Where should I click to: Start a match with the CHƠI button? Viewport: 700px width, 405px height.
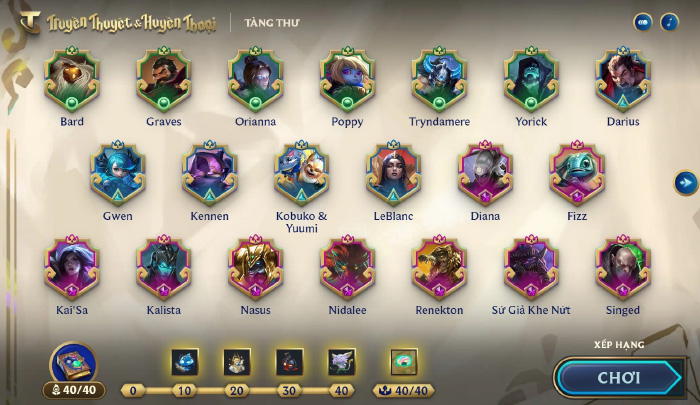[x=618, y=378]
